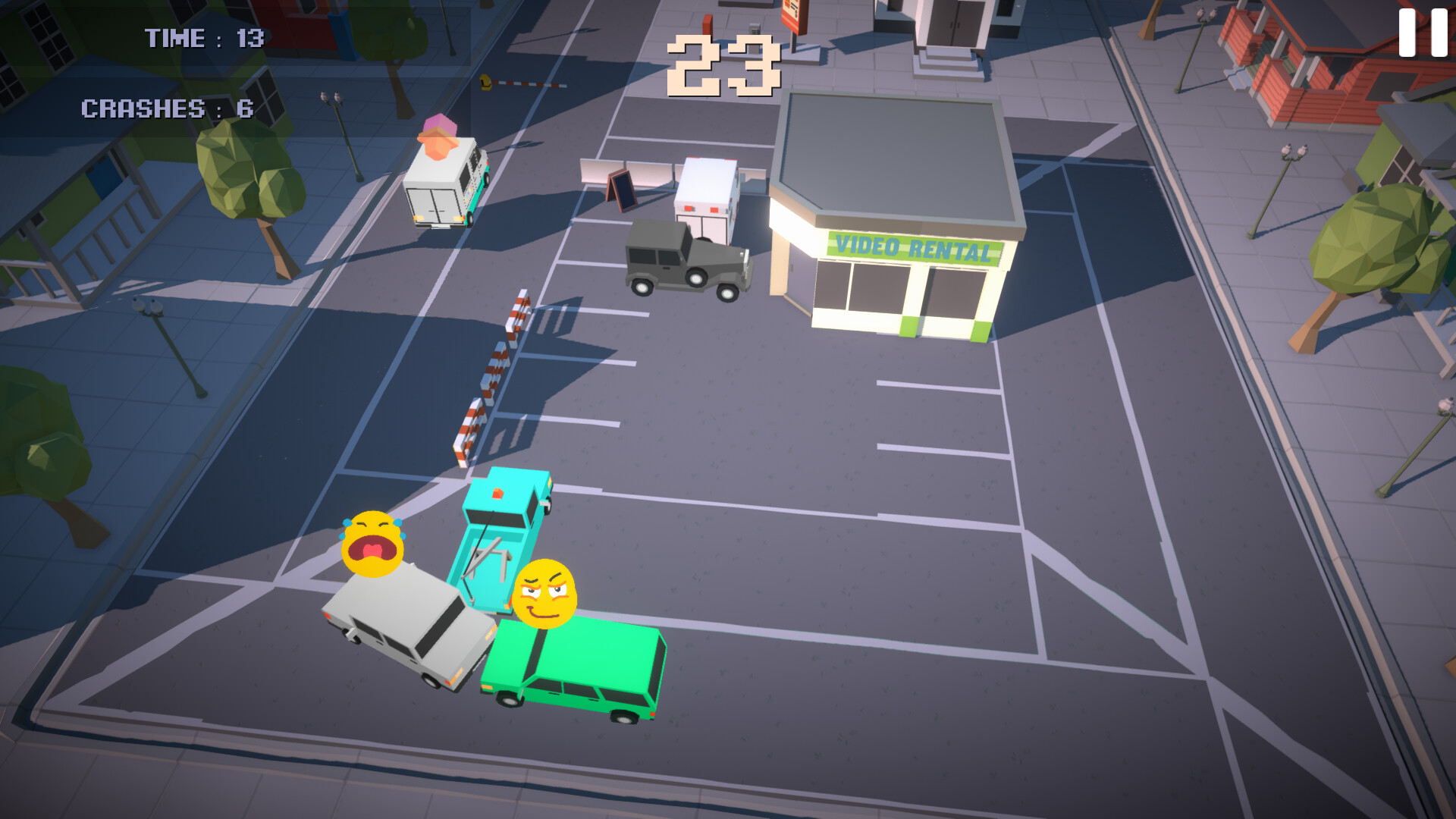
Task: Click the orange beacon on the tow truck
Action: pyautogui.click(x=498, y=493)
